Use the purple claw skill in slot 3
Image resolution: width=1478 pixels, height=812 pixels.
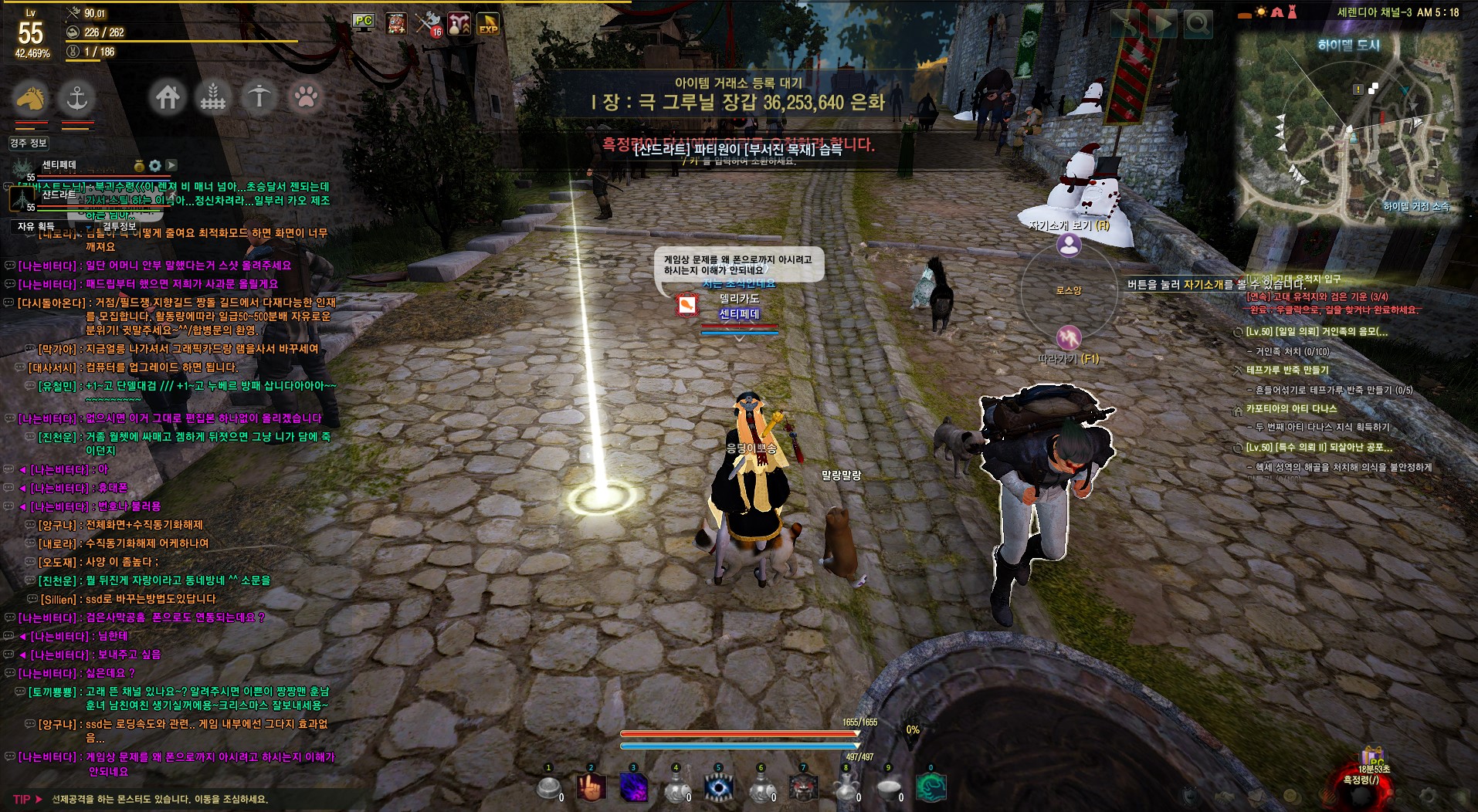[x=634, y=788]
